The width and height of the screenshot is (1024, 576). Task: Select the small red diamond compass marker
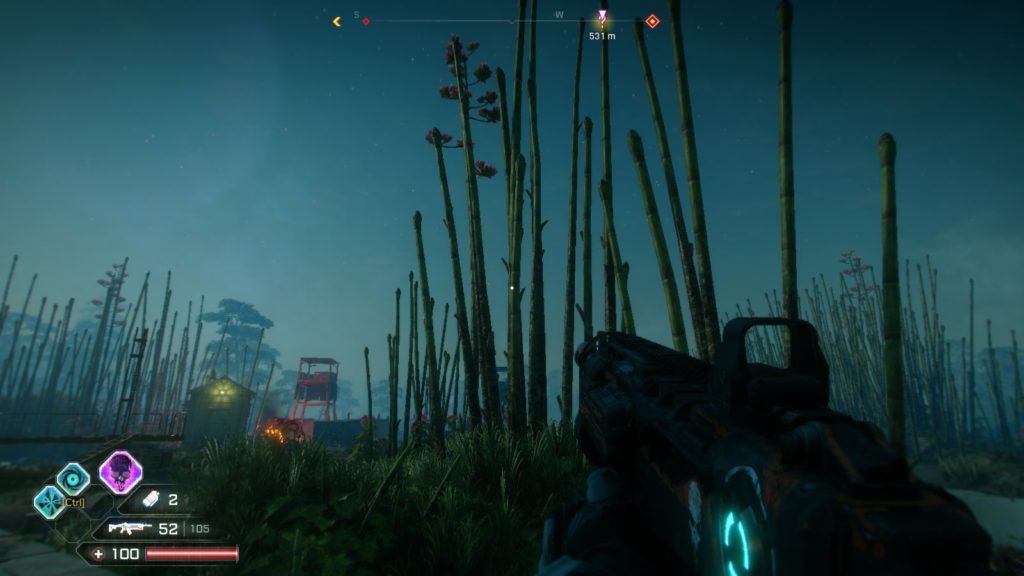pyautogui.click(x=366, y=21)
